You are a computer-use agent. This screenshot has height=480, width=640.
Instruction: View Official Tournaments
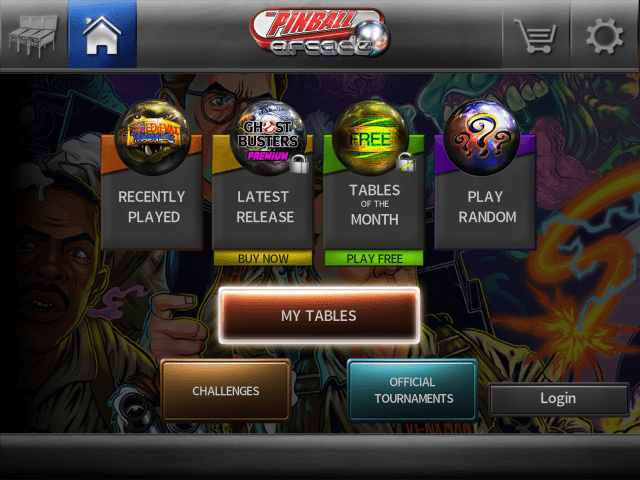413,391
